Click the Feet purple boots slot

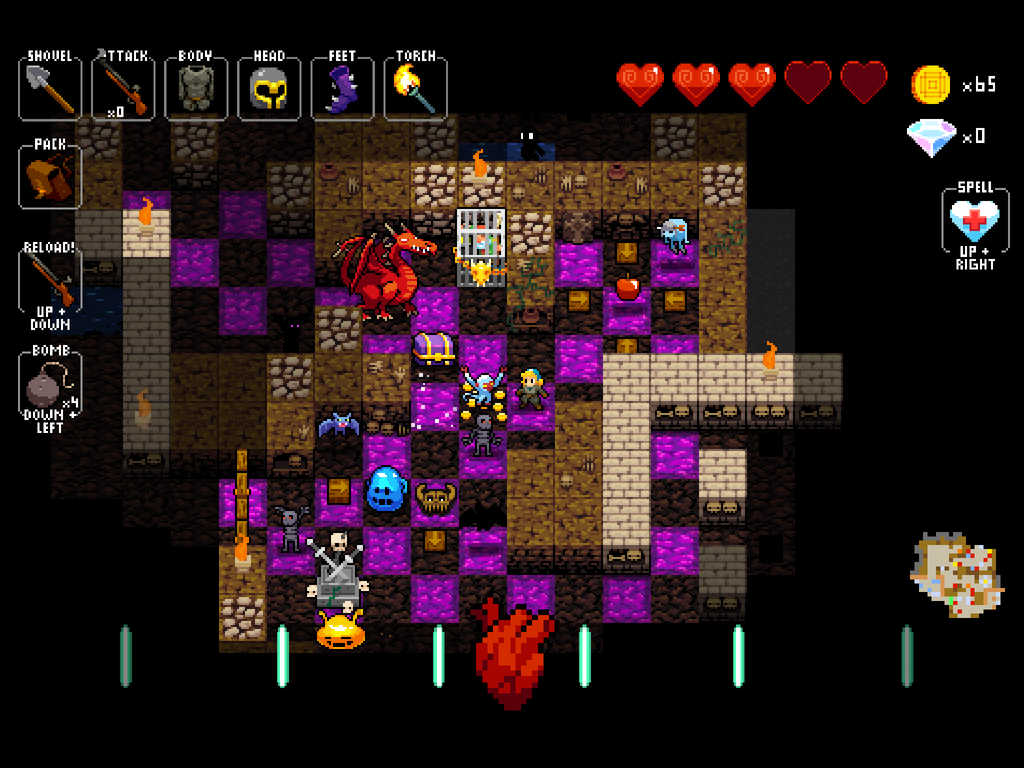[x=342, y=89]
